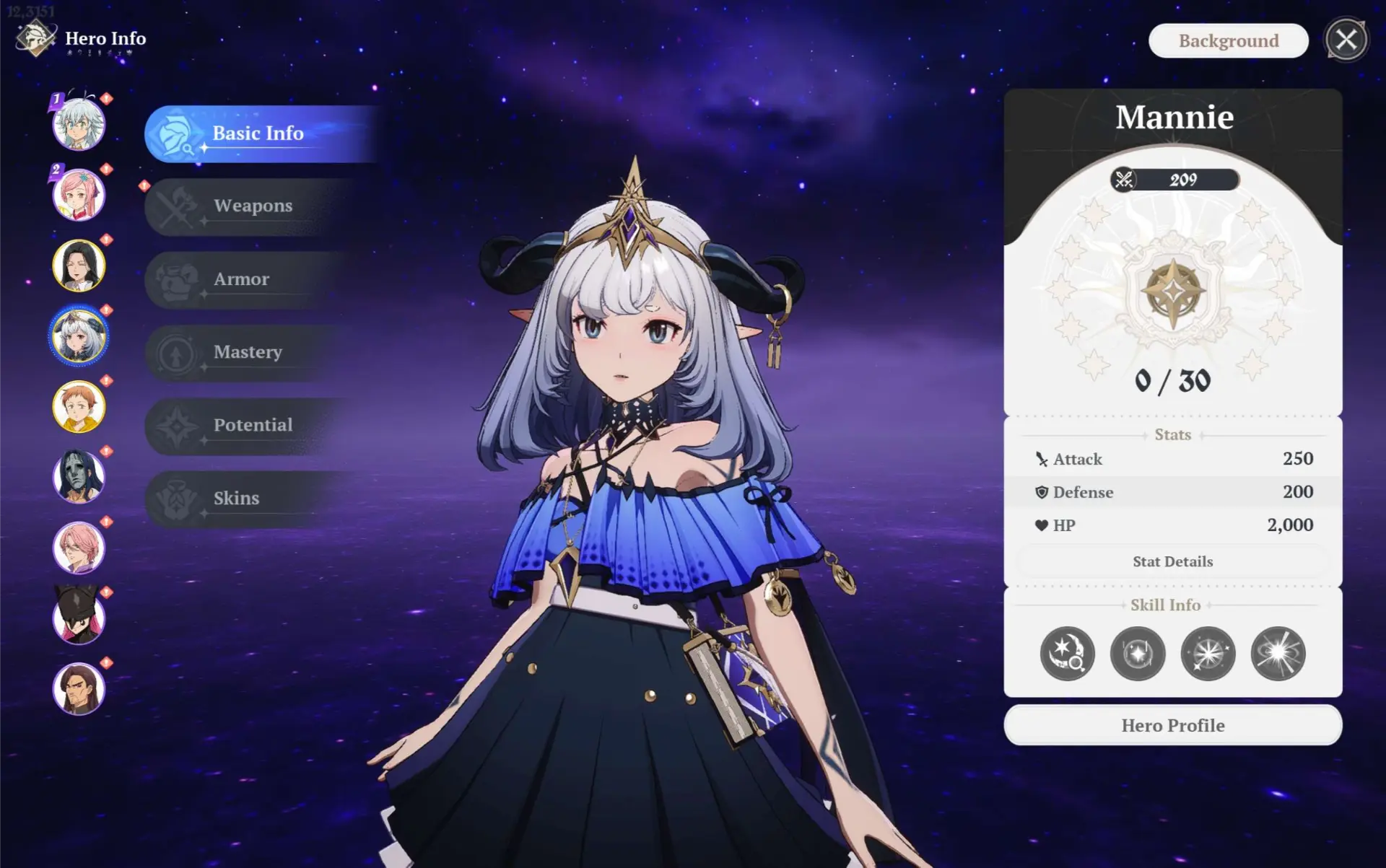The image size is (1386, 868).
Task: View the Skins tab
Action: [236, 499]
